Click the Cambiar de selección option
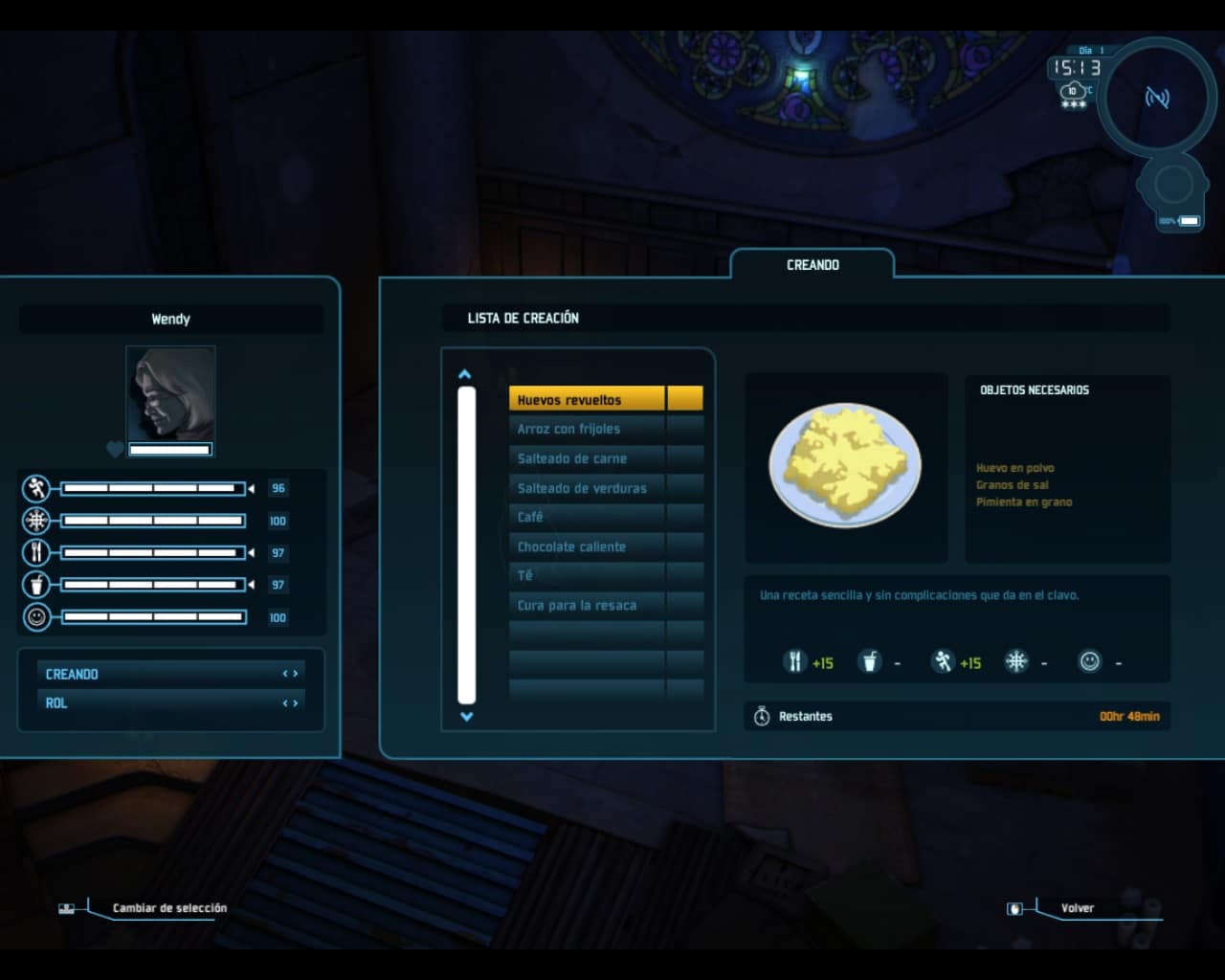1225x980 pixels. 169,907
